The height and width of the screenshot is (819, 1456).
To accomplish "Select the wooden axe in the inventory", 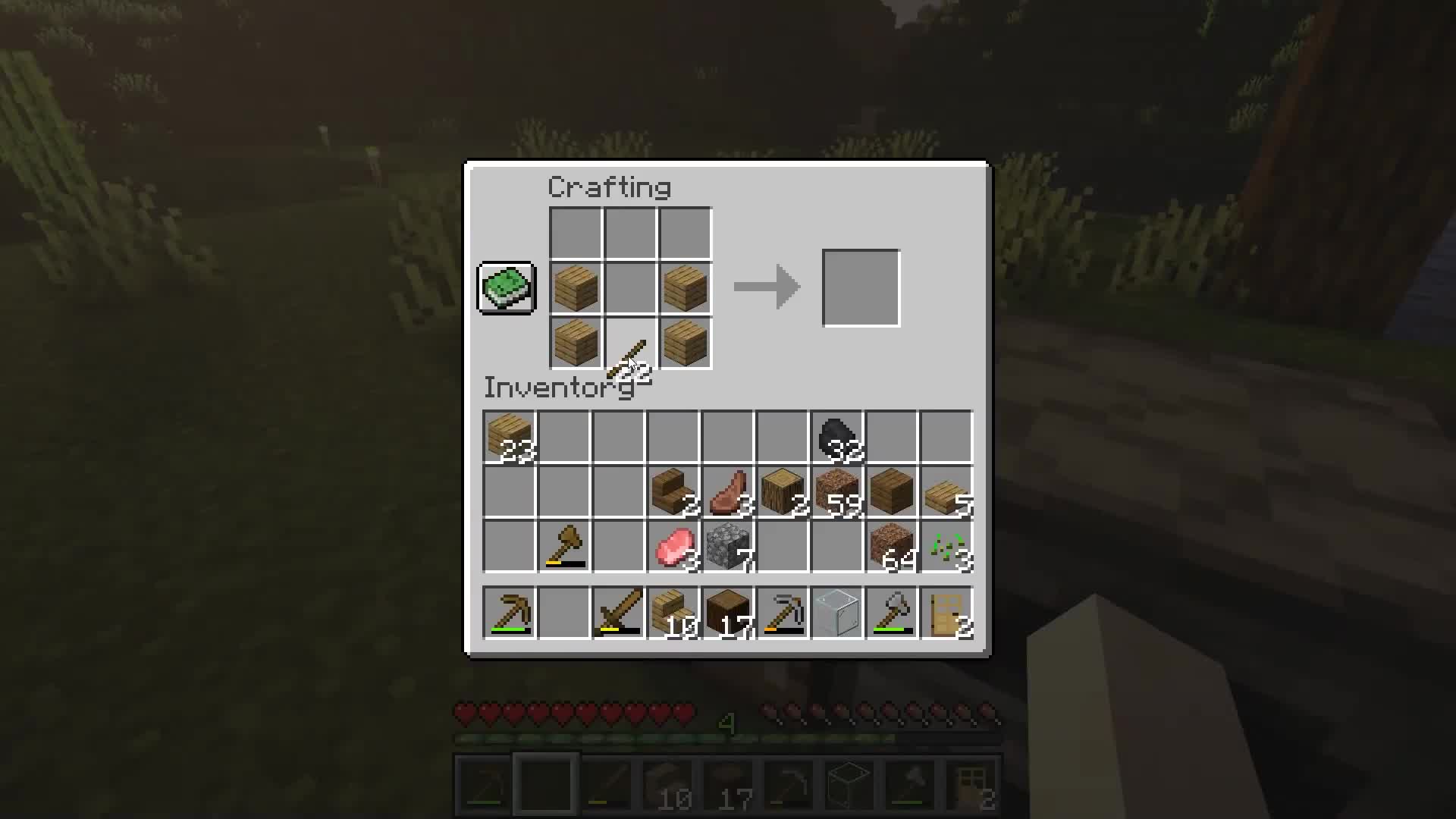I will point(563,546).
